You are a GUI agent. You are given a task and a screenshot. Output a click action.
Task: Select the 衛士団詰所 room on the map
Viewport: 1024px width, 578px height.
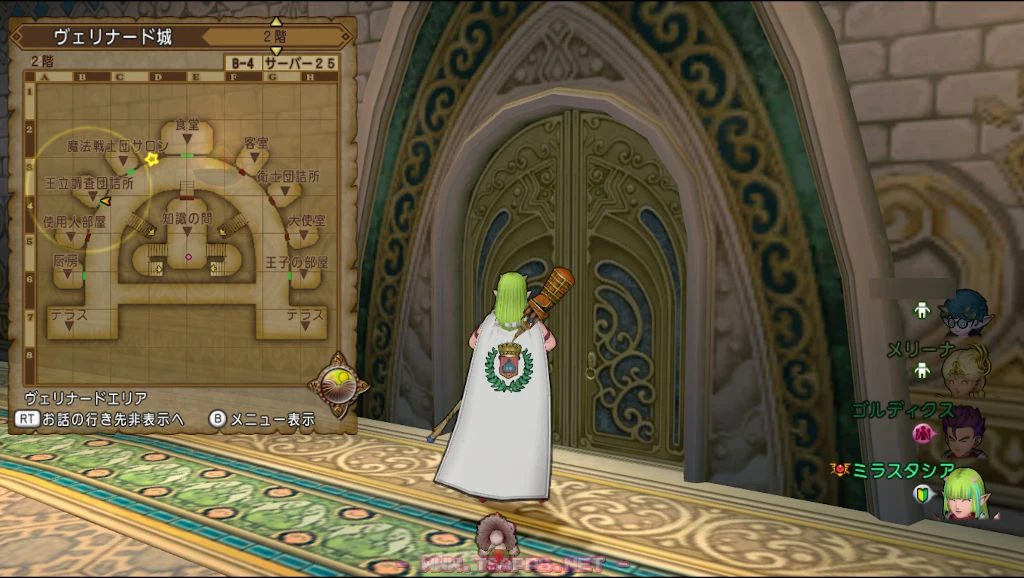288,176
